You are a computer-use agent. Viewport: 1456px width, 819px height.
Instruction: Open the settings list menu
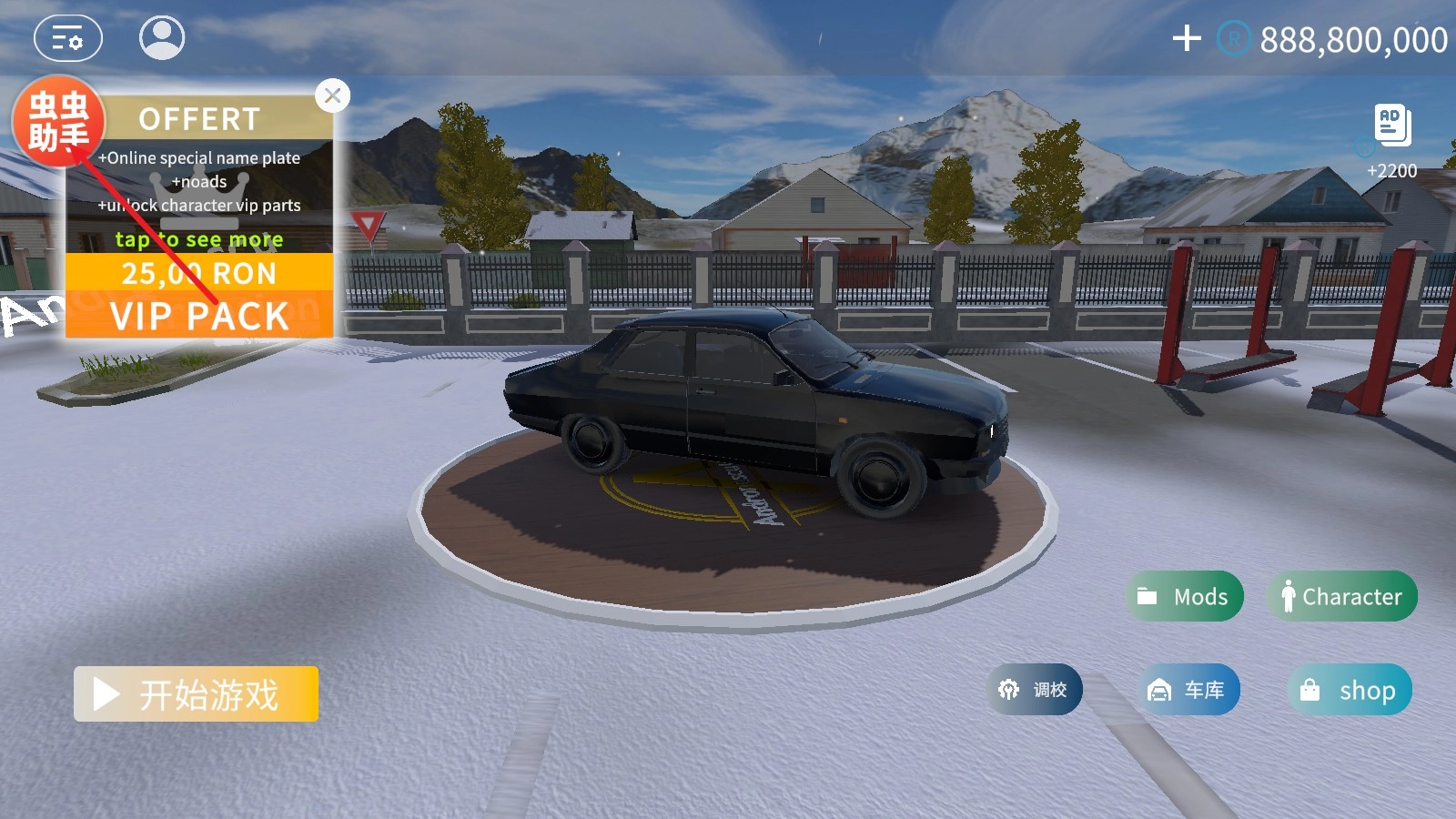[x=68, y=39]
